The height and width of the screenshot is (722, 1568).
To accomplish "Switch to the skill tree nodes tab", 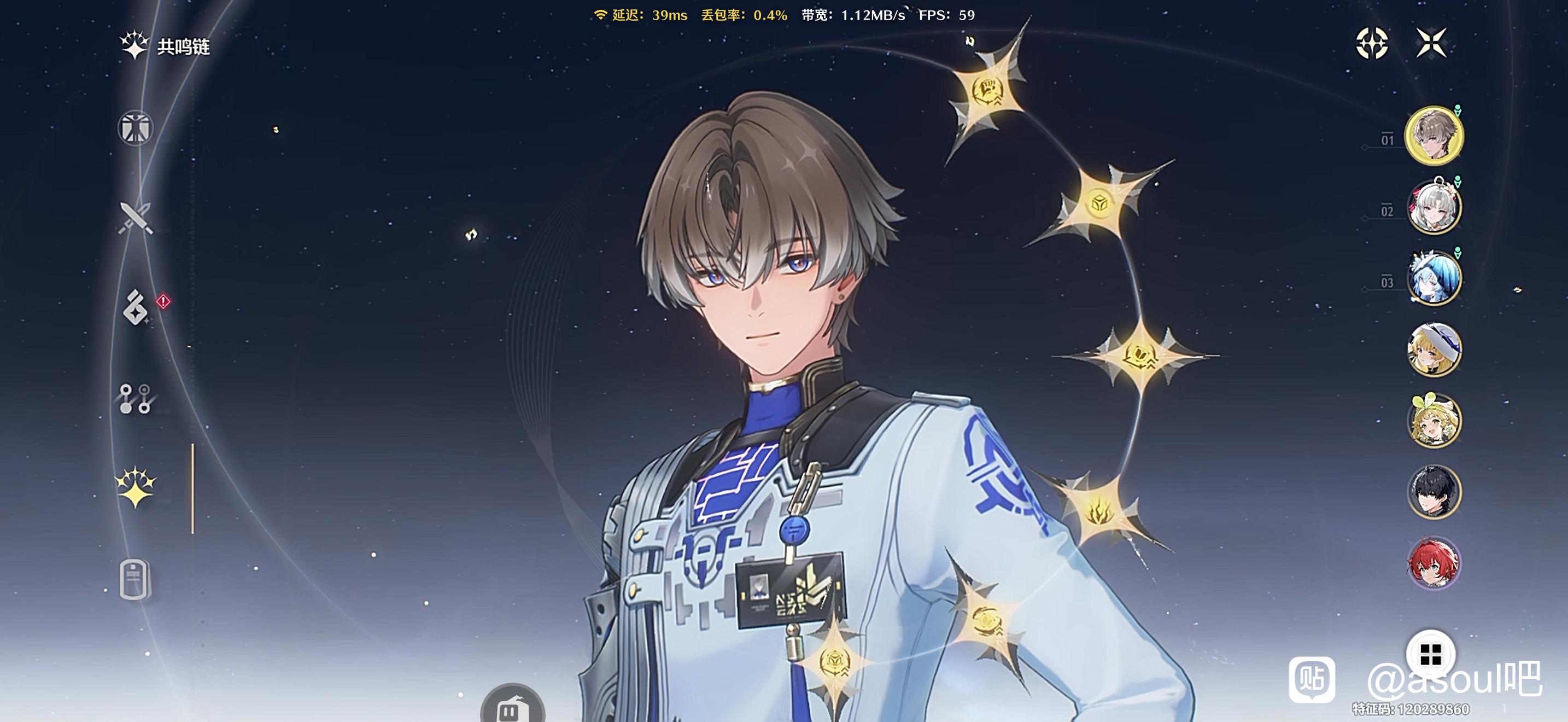I will 135,399.
